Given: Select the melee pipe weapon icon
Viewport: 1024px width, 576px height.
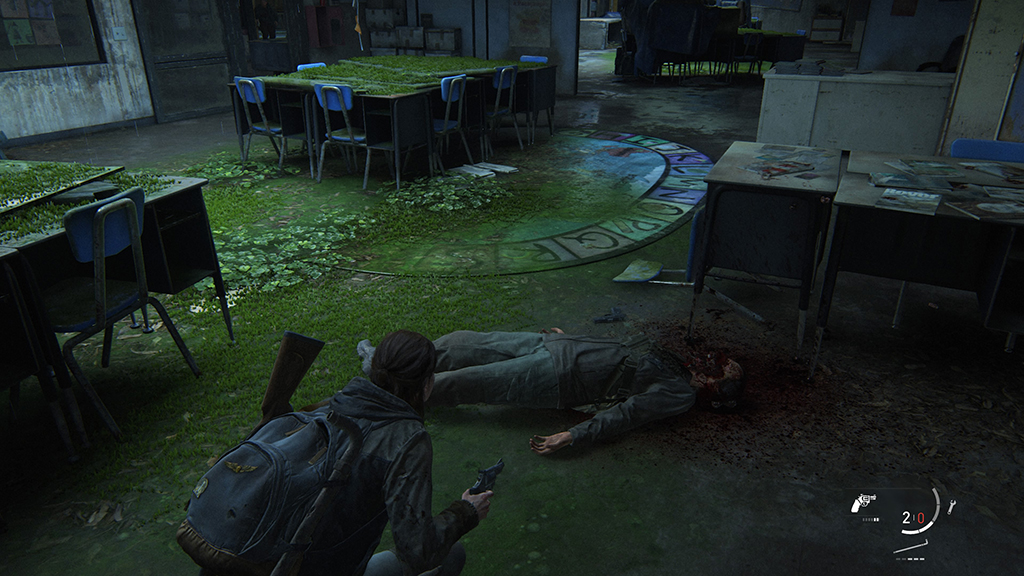Looking at the screenshot, I should [911, 547].
